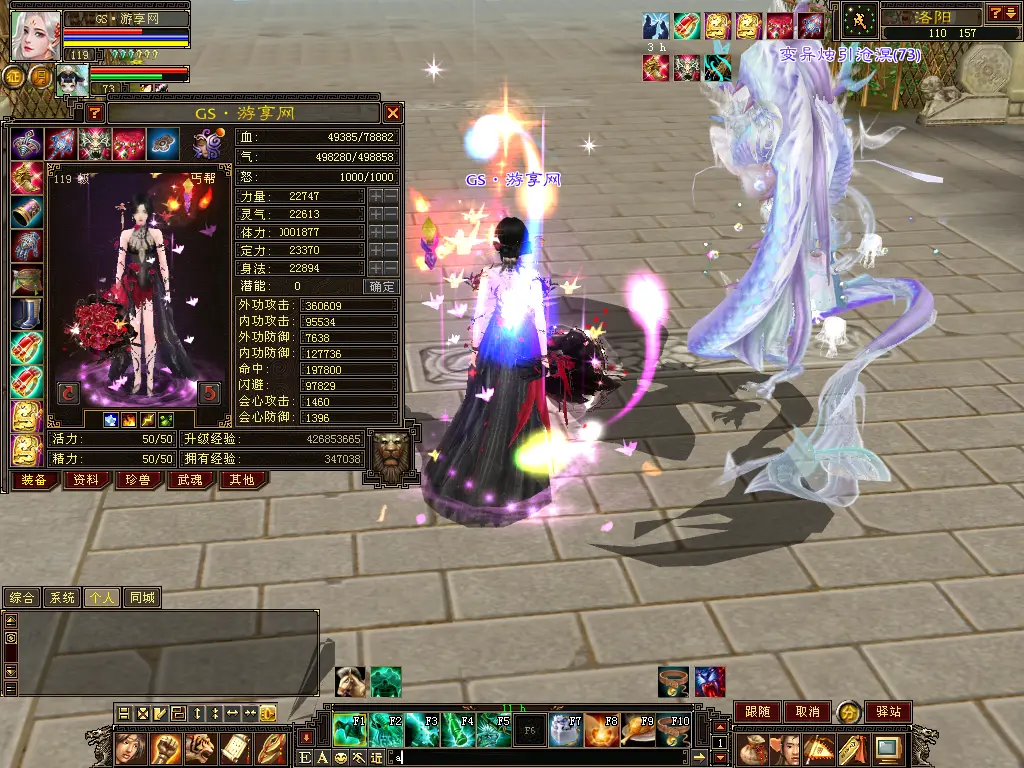
Task: Show the 其他 tab
Action: tap(242, 480)
